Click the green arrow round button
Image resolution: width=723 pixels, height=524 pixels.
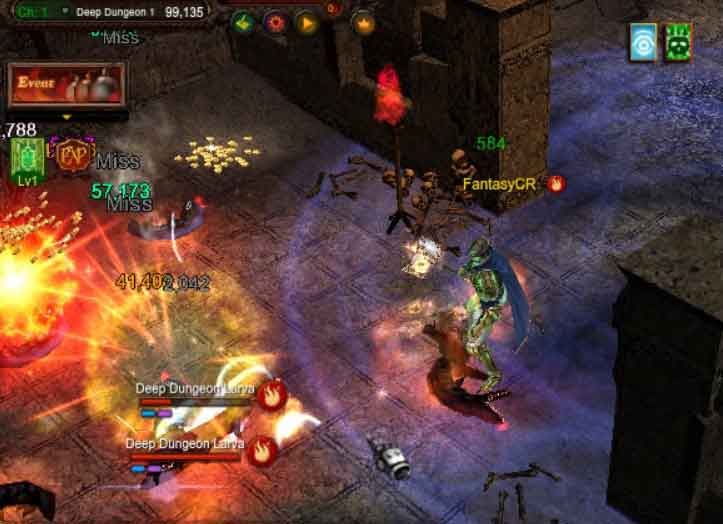[x=241, y=22]
